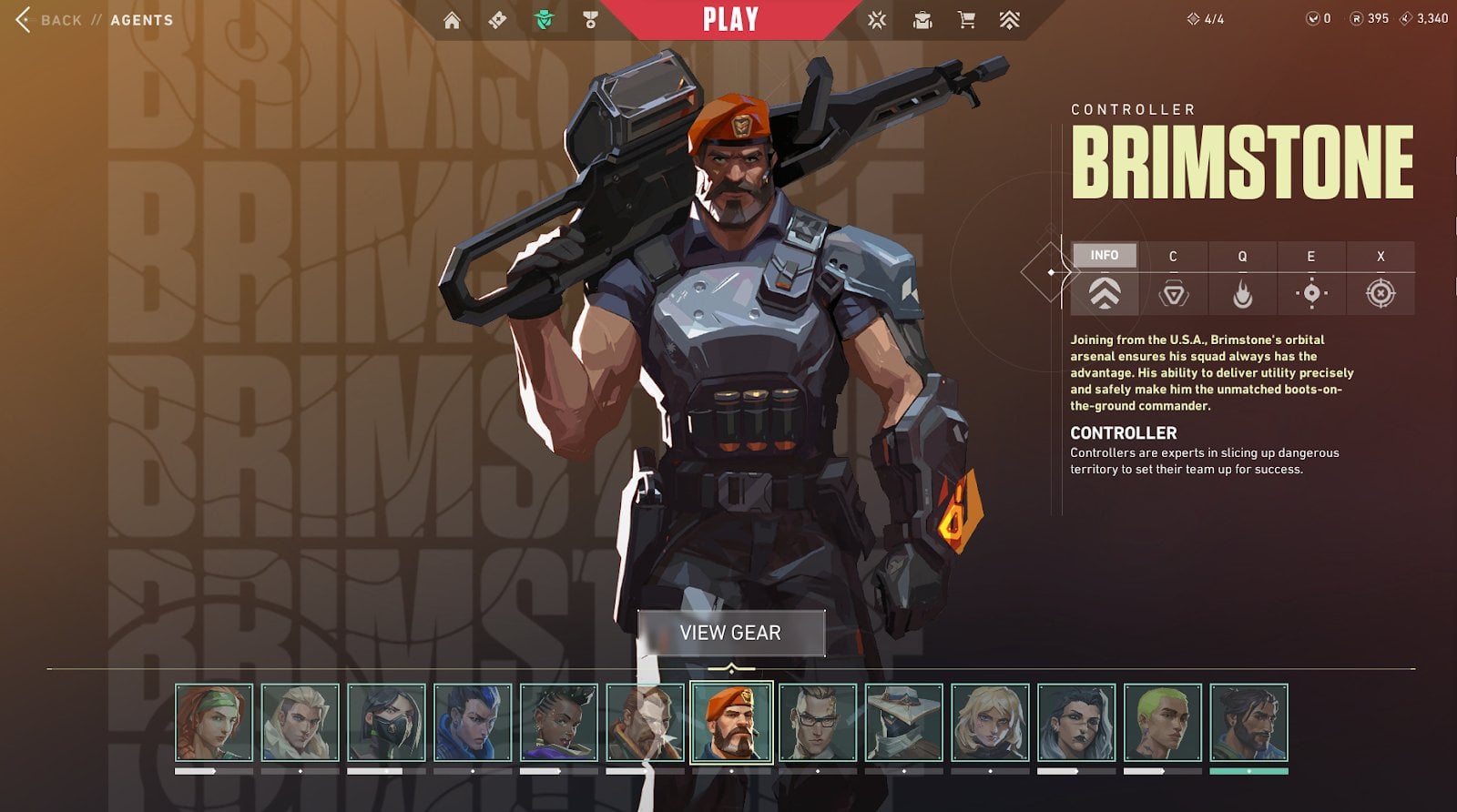The image size is (1457, 812).
Task: Select Cypher in the white hat
Action: point(904,723)
